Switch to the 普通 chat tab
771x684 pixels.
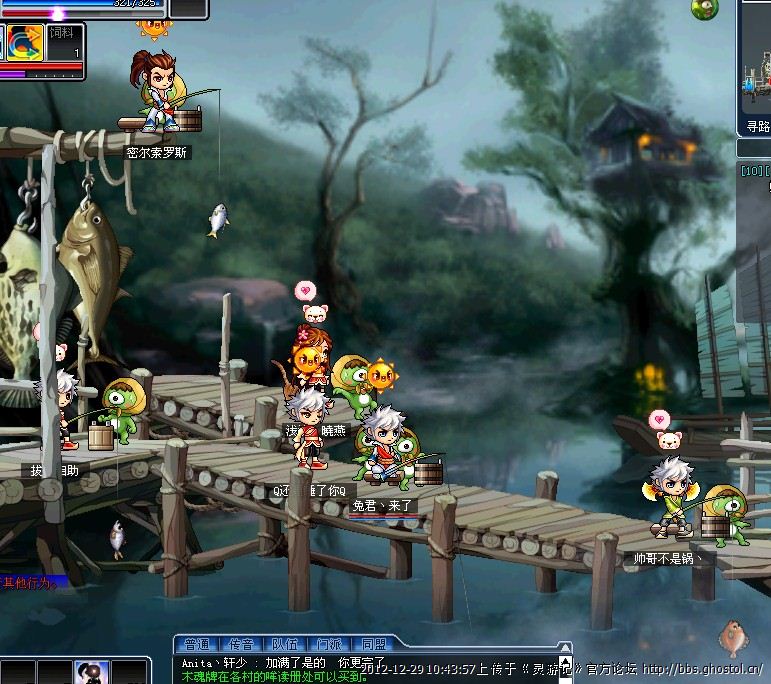tap(195, 645)
